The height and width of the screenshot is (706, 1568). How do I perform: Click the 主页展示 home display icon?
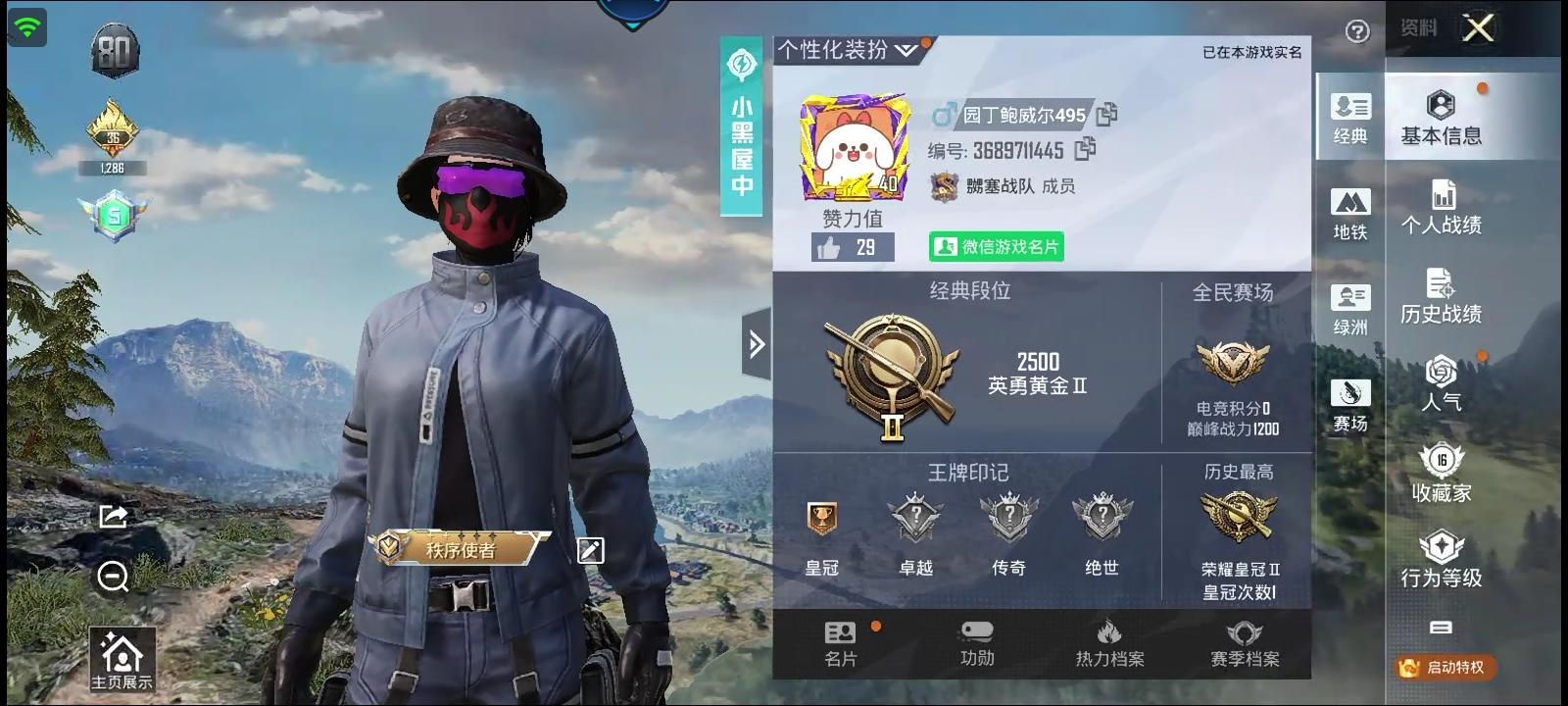pyautogui.click(x=122, y=655)
